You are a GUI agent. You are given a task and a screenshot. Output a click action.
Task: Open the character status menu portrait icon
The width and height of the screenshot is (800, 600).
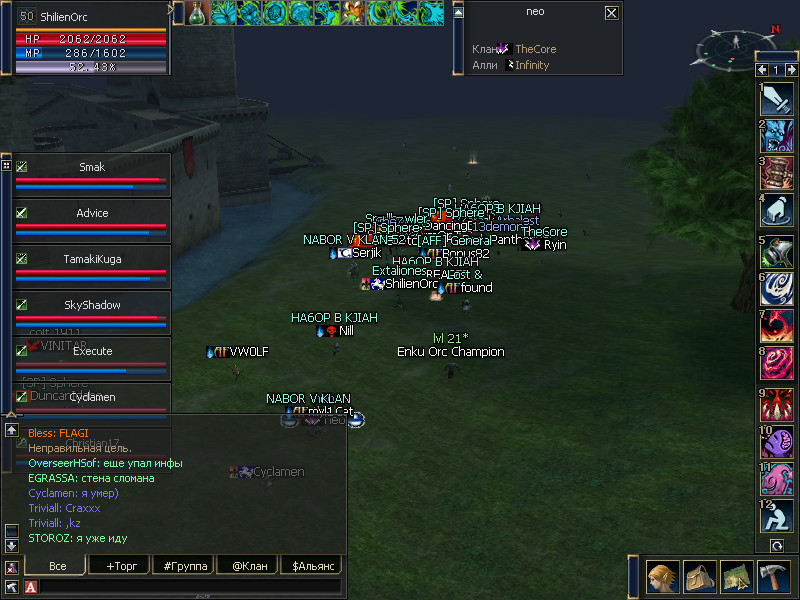(x=663, y=577)
